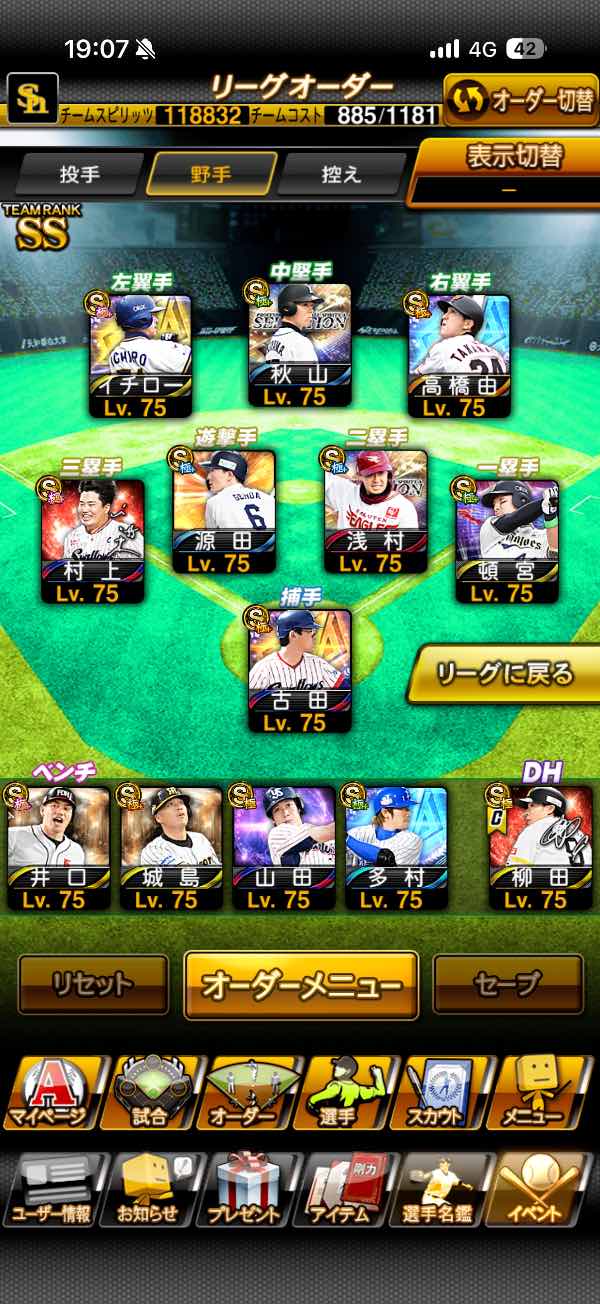Save the lineup with セーブ
This screenshot has height=1304, width=600.
click(x=508, y=985)
